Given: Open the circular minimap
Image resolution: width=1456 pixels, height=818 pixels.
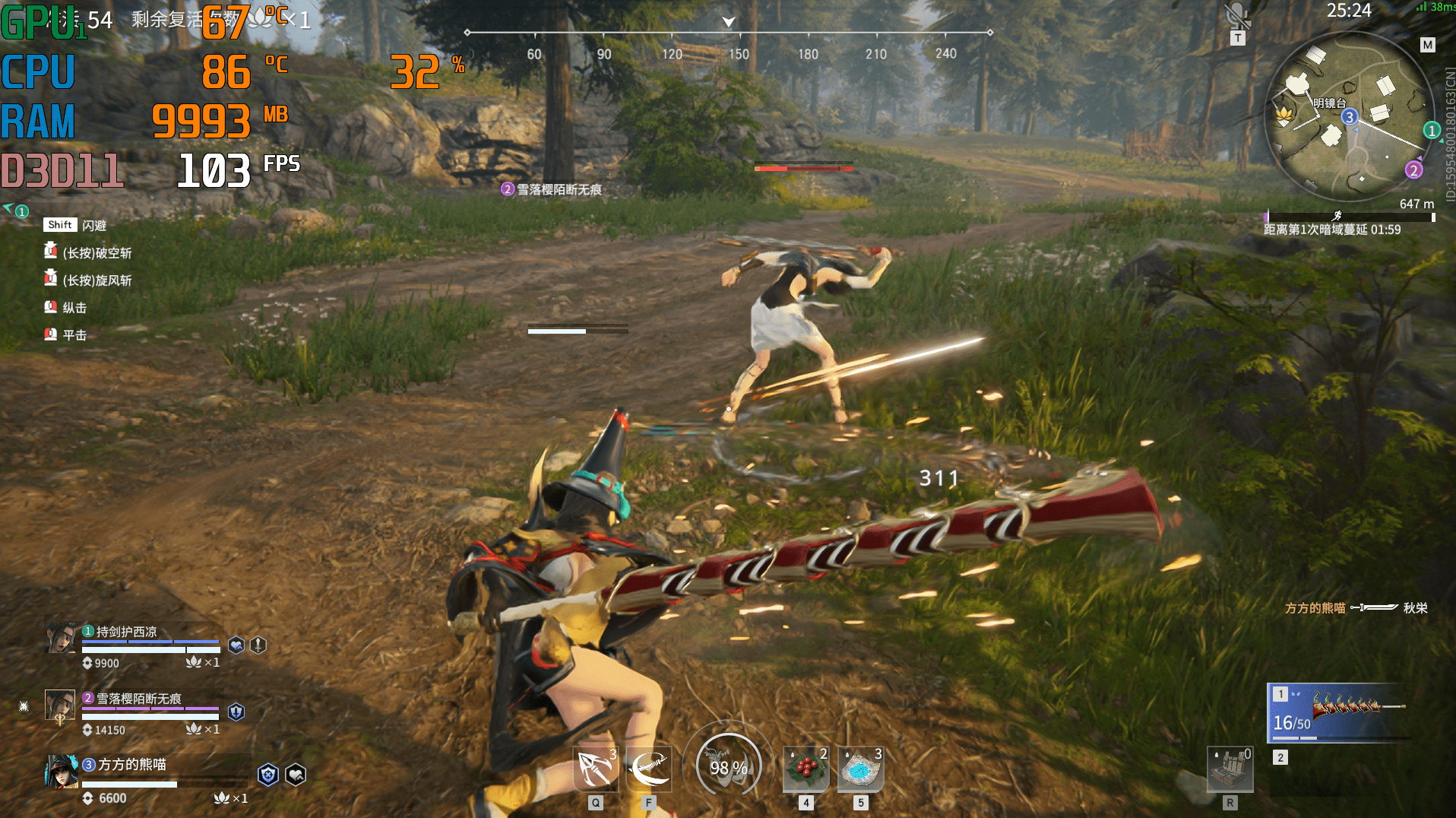Looking at the screenshot, I should point(1347,118).
